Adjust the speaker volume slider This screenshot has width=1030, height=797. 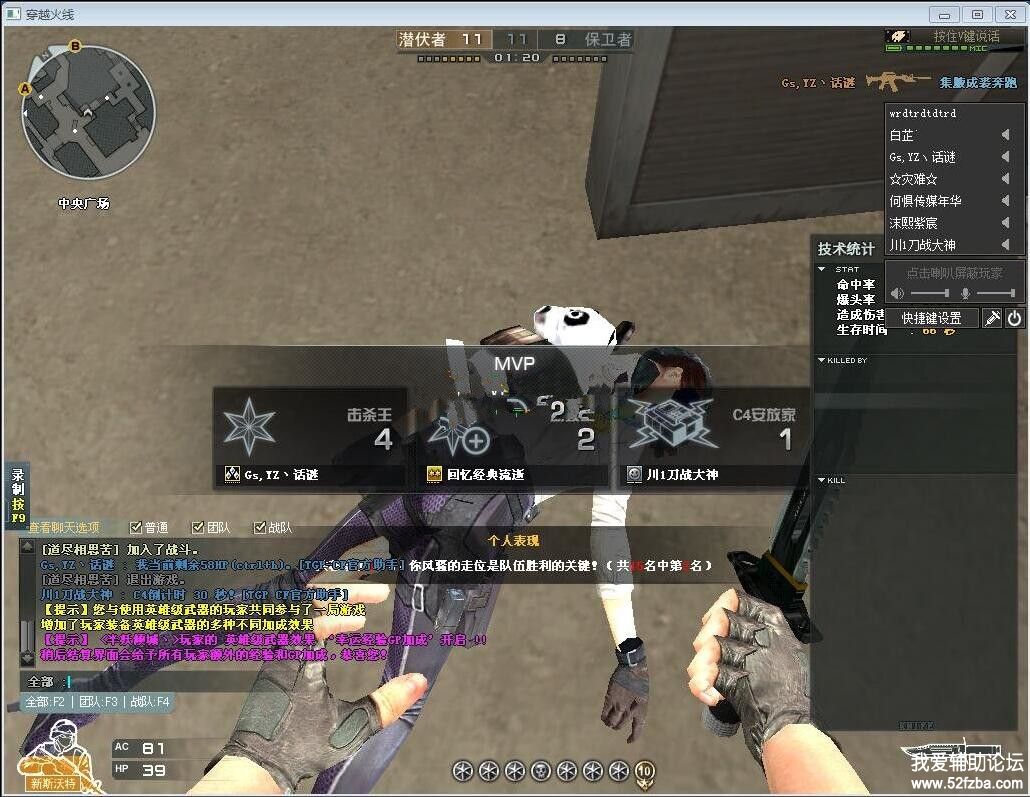pyautogui.click(x=929, y=293)
